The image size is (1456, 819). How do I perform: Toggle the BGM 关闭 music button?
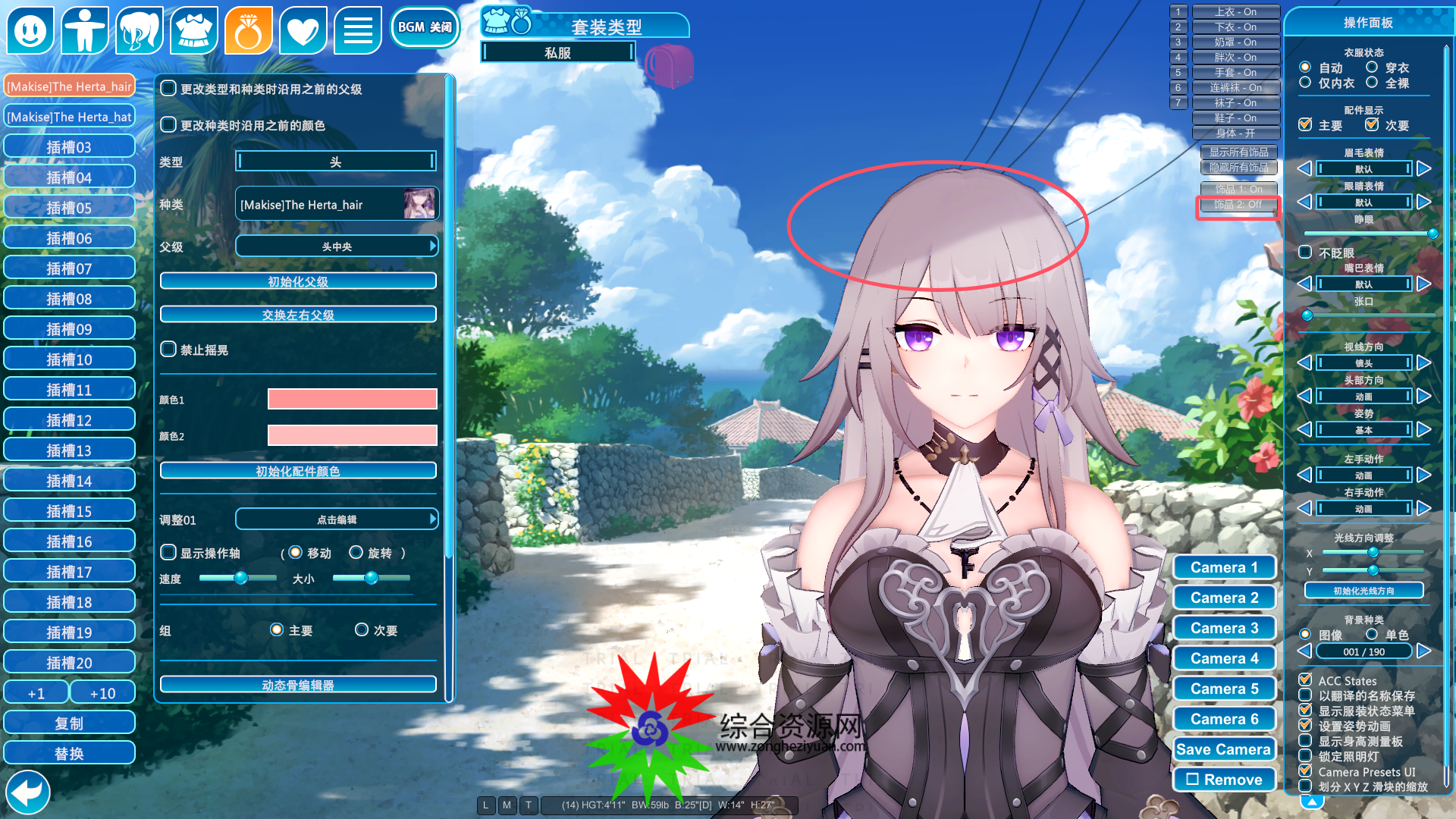coord(425,28)
